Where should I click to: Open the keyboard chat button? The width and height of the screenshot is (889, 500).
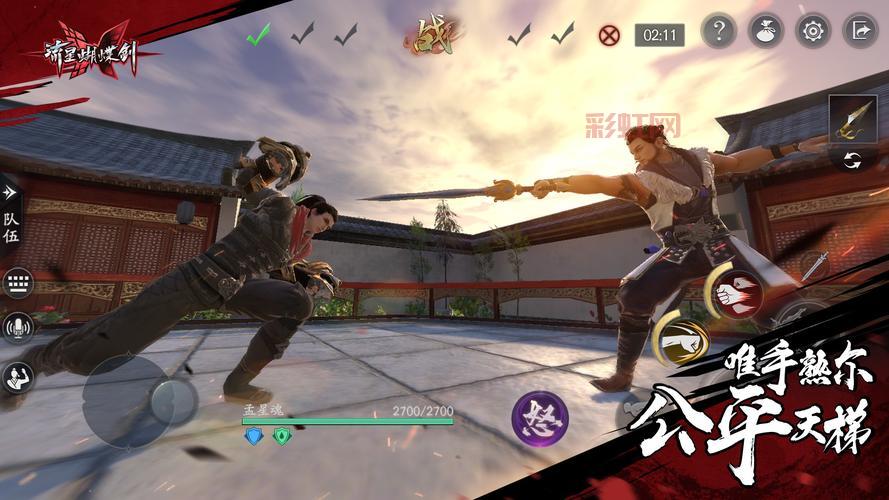17,283
